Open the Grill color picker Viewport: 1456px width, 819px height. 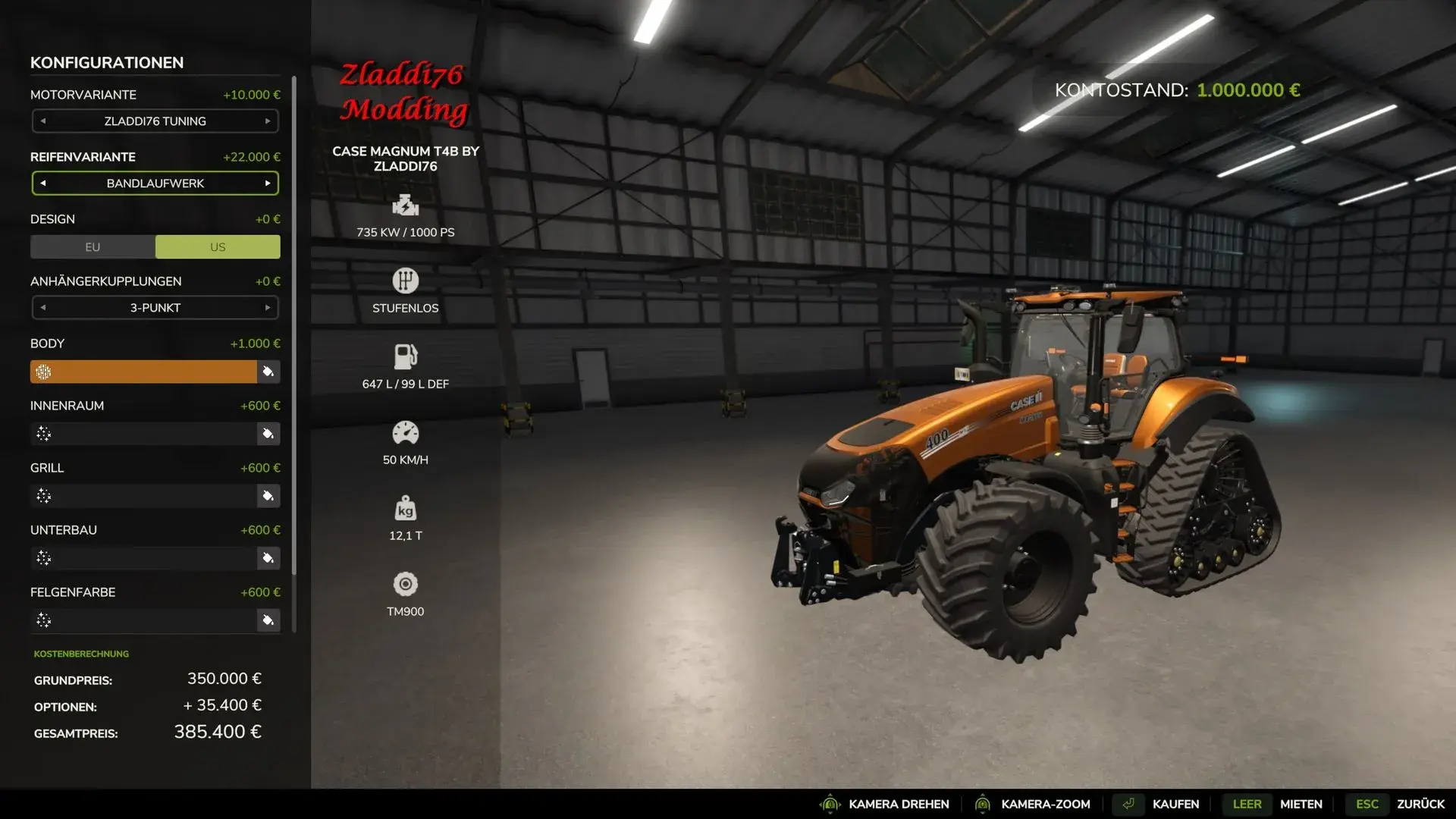point(268,496)
